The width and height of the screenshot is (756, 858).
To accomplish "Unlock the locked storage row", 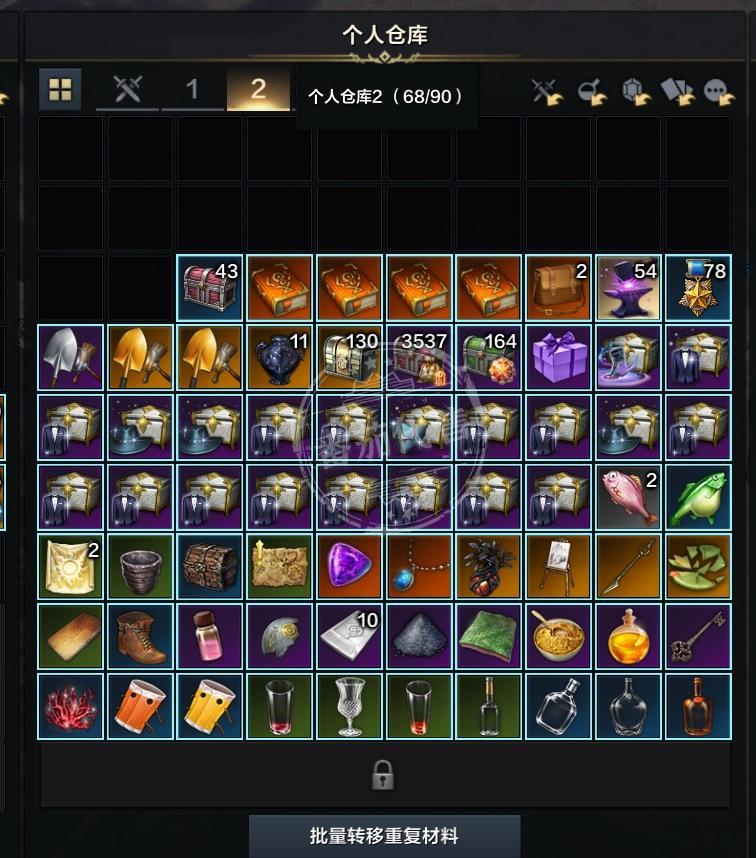I will point(383,775).
